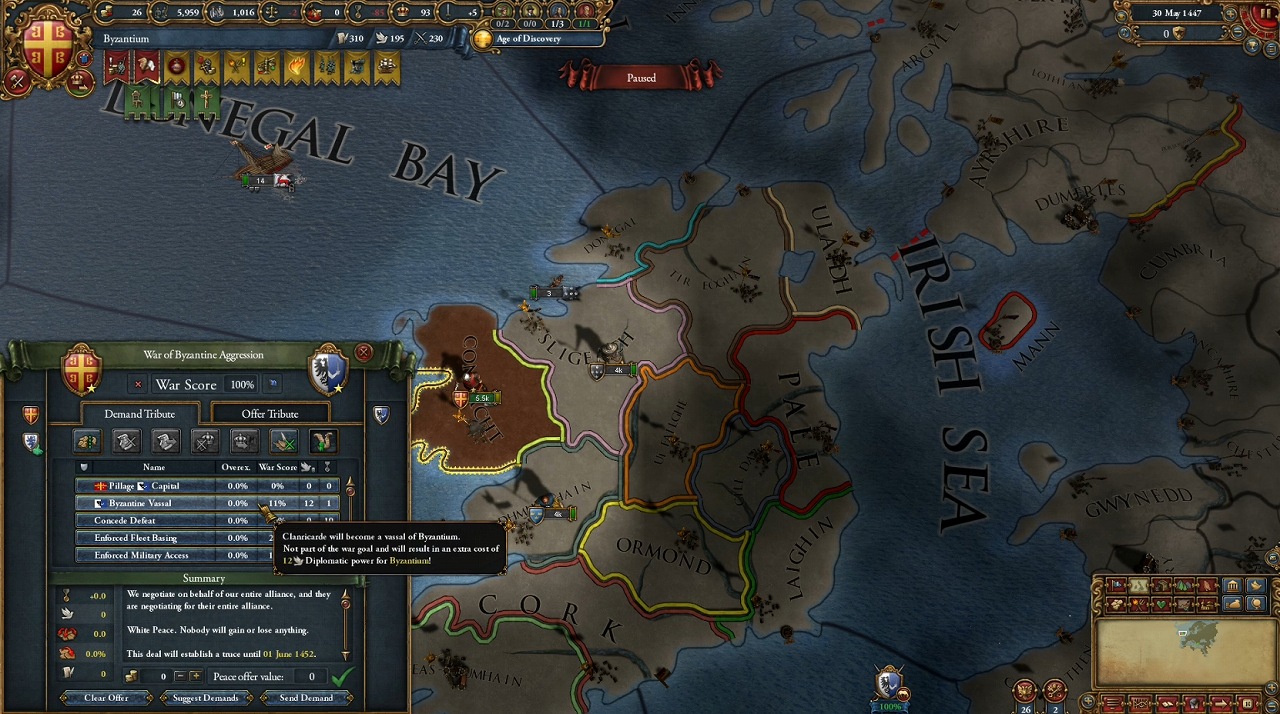The image size is (1280, 714).
Task: Click the Suggest Demands button
Action: pos(205,698)
